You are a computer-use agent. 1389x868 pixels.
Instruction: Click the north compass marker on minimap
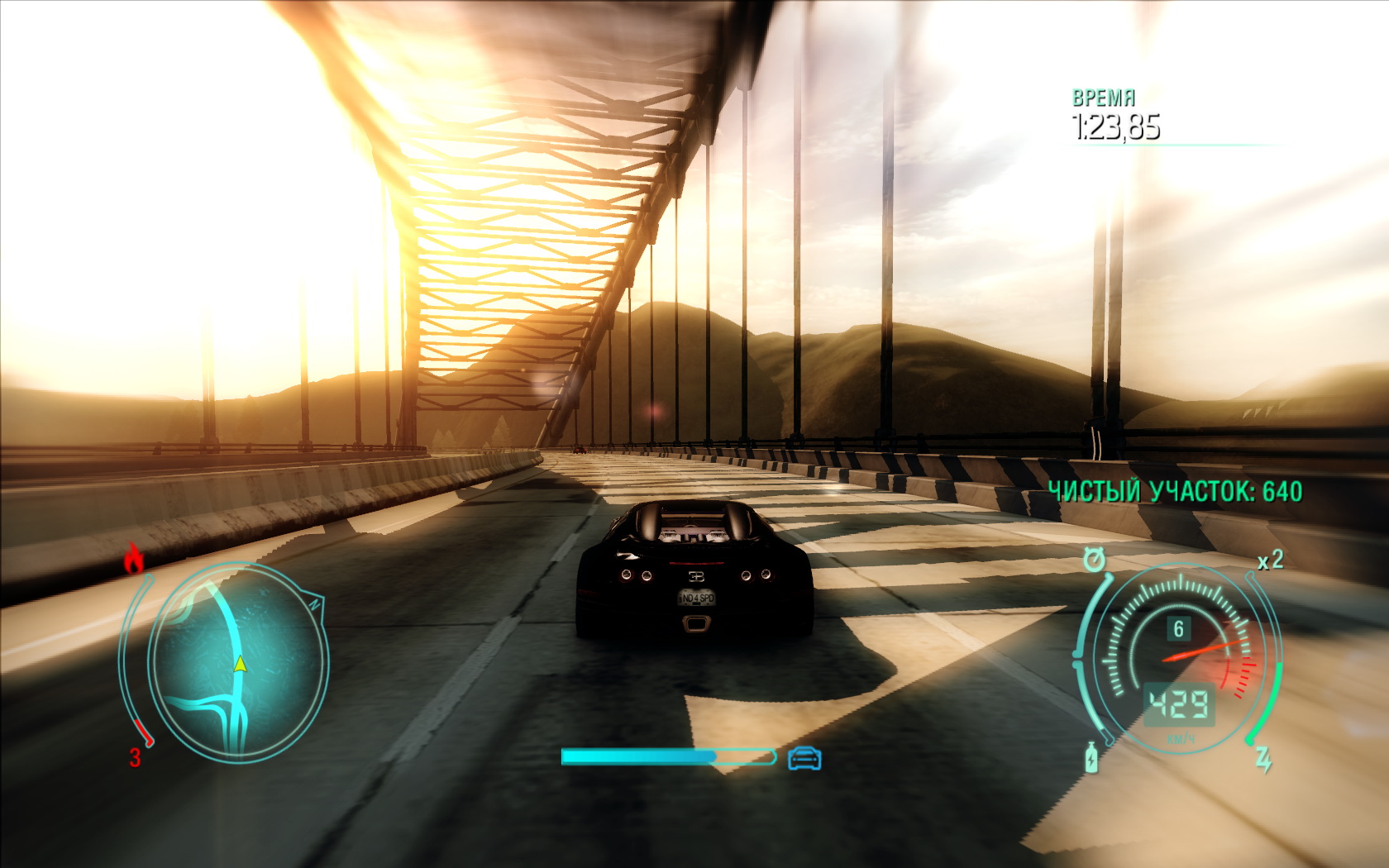click(314, 603)
